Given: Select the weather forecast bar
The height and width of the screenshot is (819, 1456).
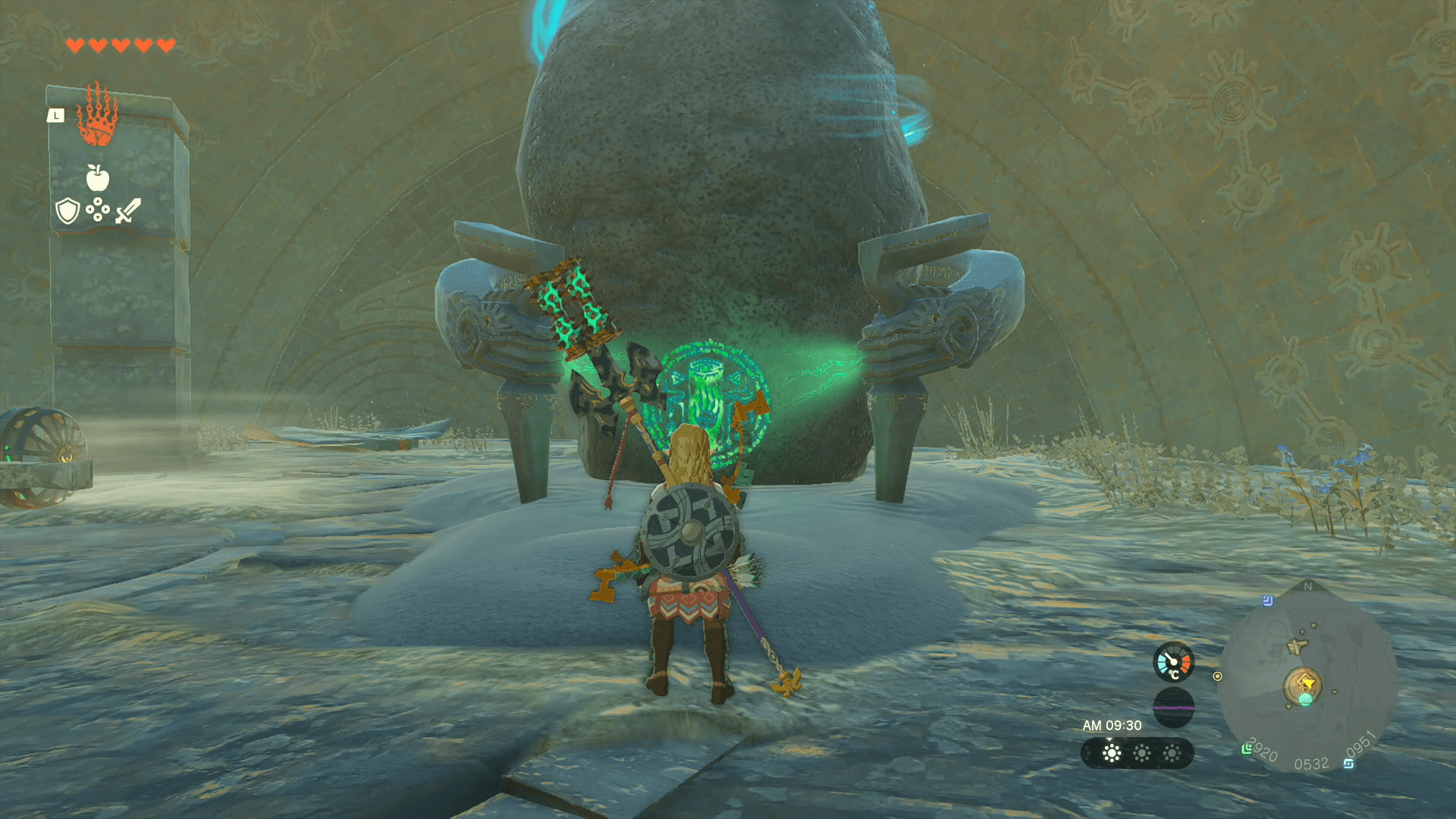Looking at the screenshot, I should click(x=1137, y=753).
